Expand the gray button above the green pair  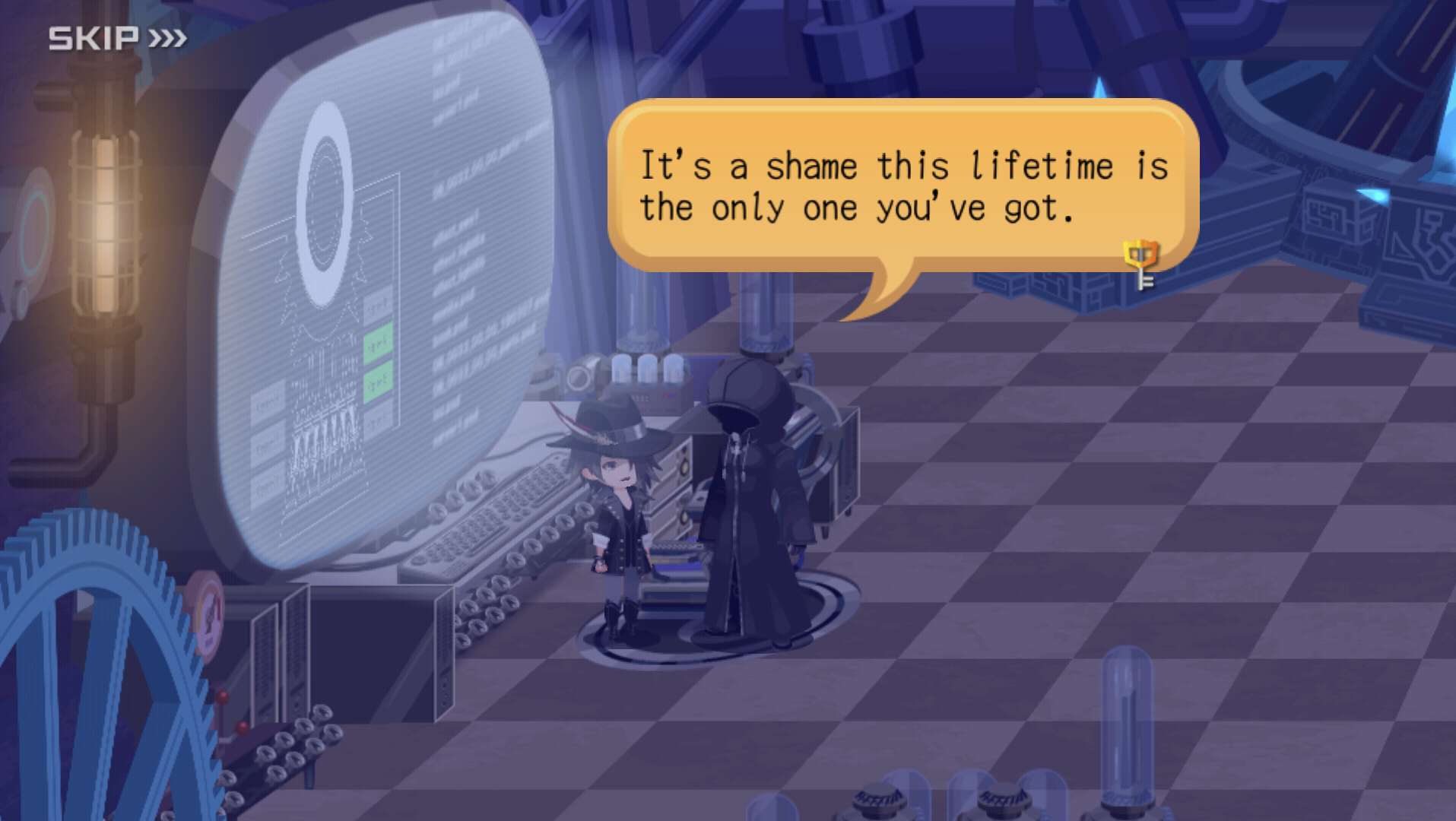378,306
